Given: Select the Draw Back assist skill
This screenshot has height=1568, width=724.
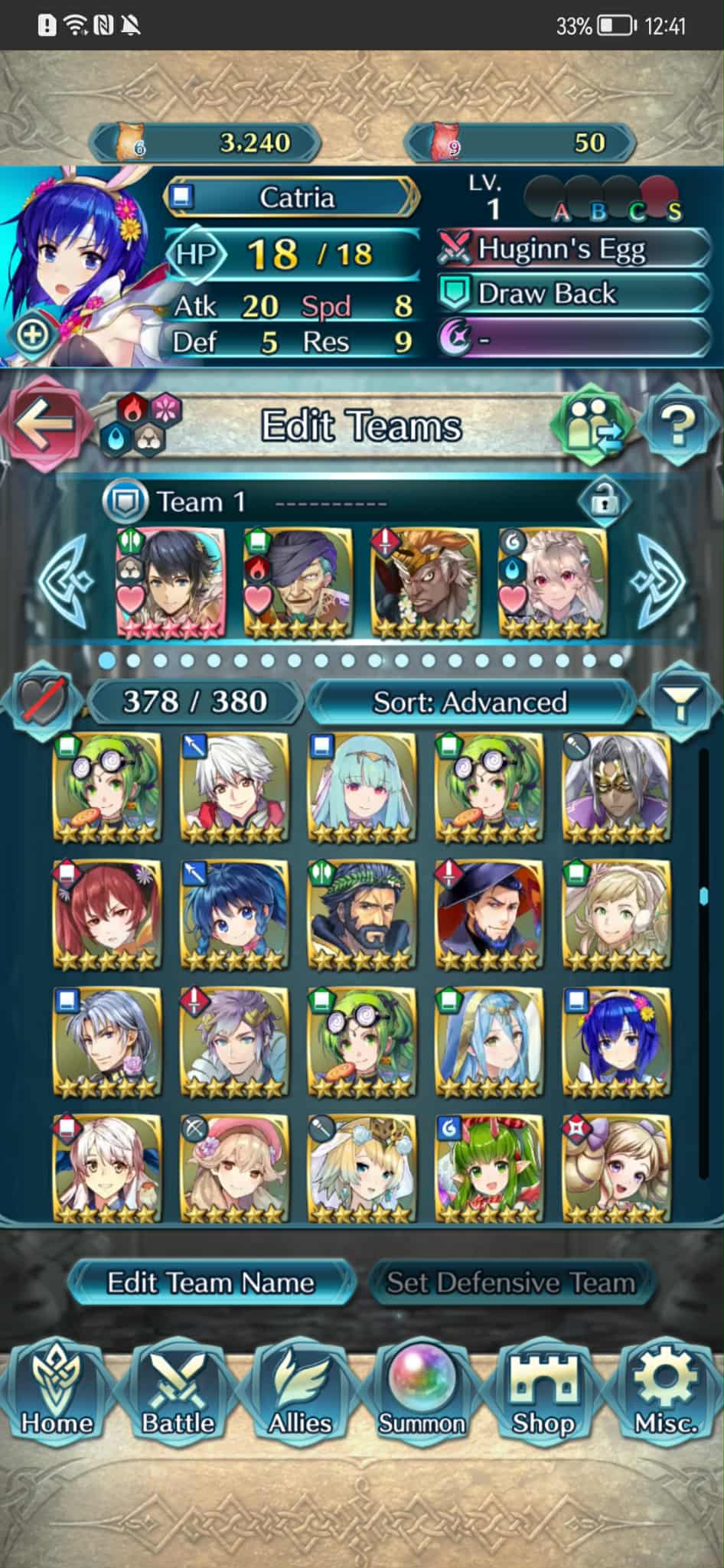Looking at the screenshot, I should tap(574, 293).
